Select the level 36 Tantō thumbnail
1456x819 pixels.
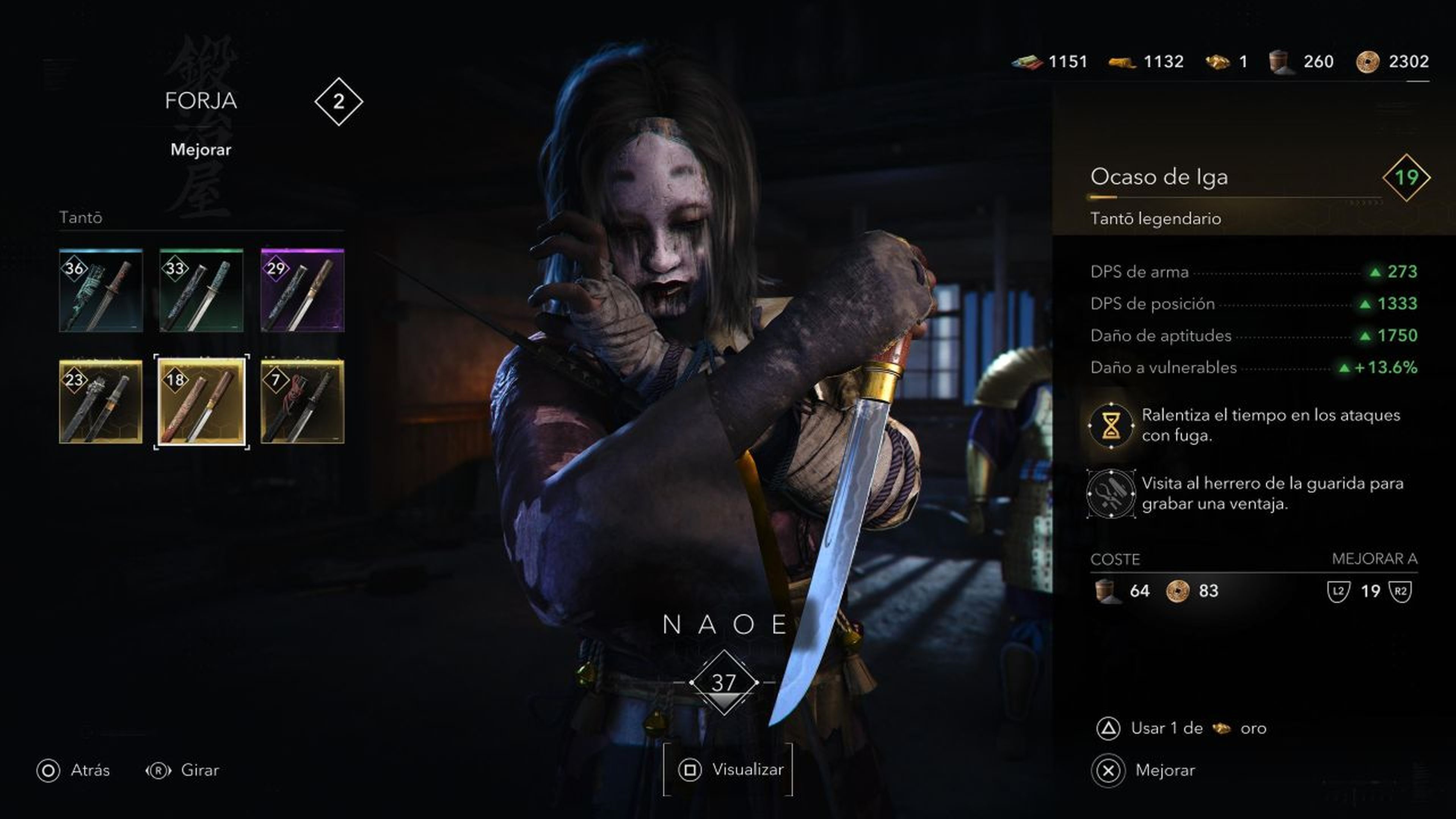[100, 291]
